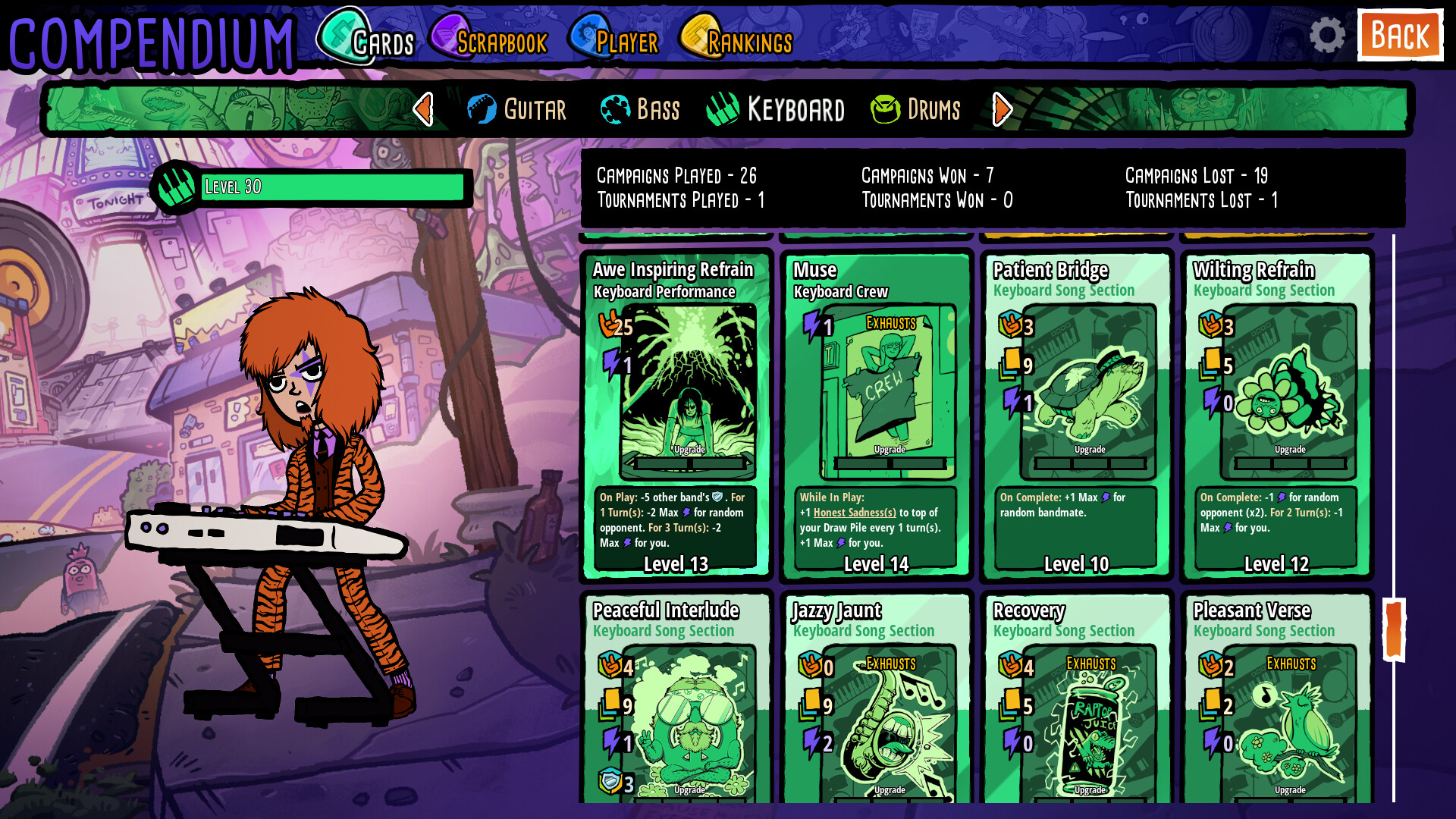Select the Drums instrument icon
The width and height of the screenshot is (1456, 819).
pyautogui.click(x=885, y=109)
